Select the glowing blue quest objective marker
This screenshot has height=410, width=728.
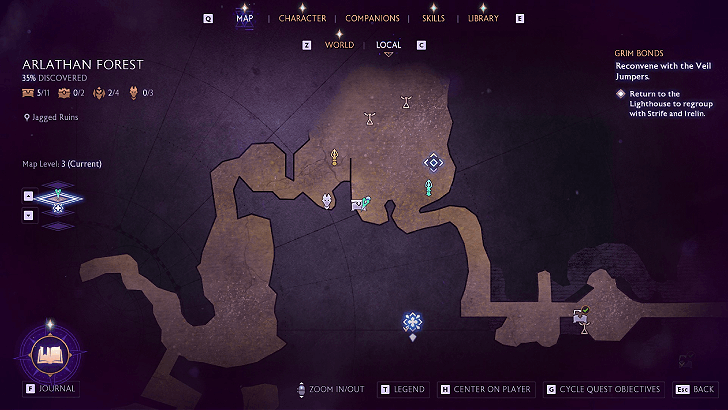point(412,321)
